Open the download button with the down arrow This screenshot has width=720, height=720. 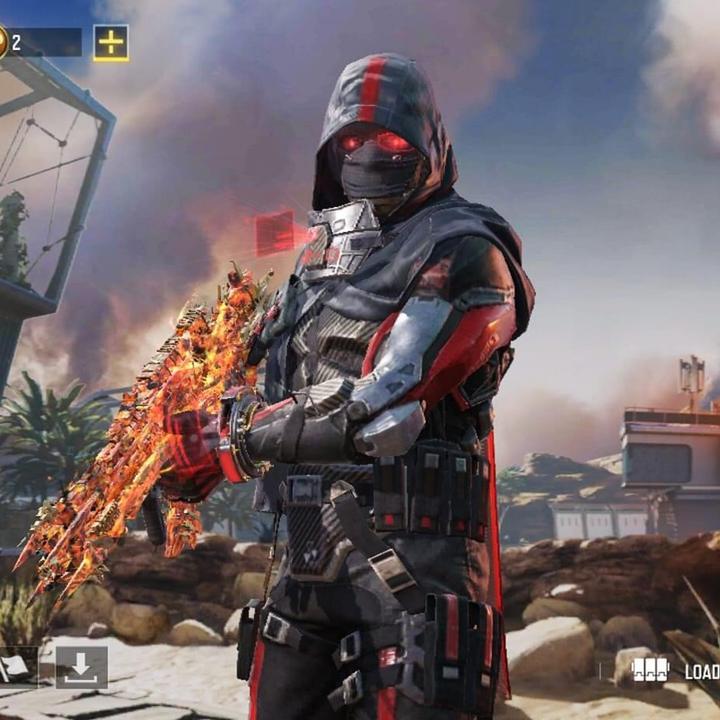tap(81, 667)
